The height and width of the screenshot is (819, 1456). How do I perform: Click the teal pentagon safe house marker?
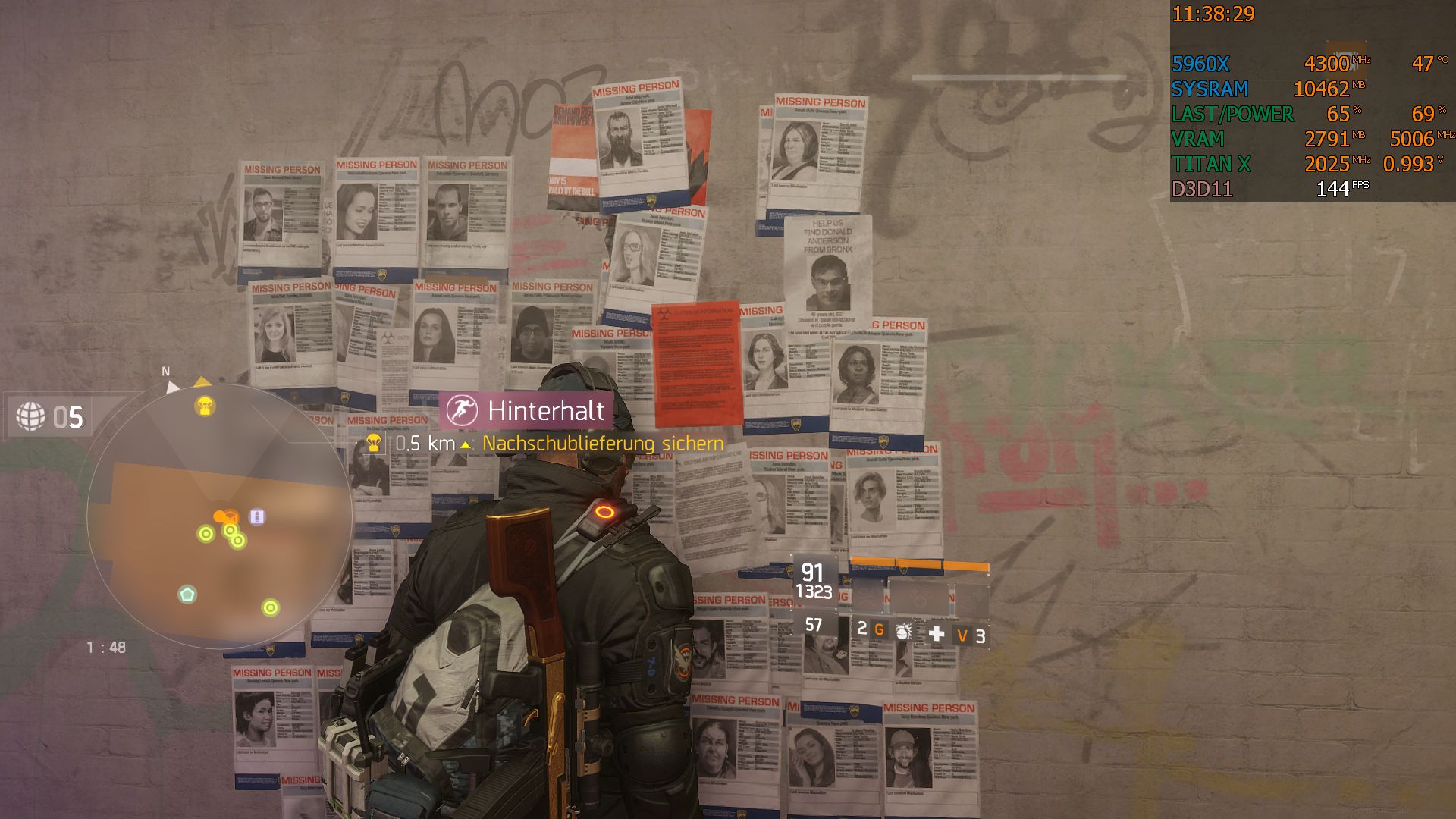tap(186, 595)
